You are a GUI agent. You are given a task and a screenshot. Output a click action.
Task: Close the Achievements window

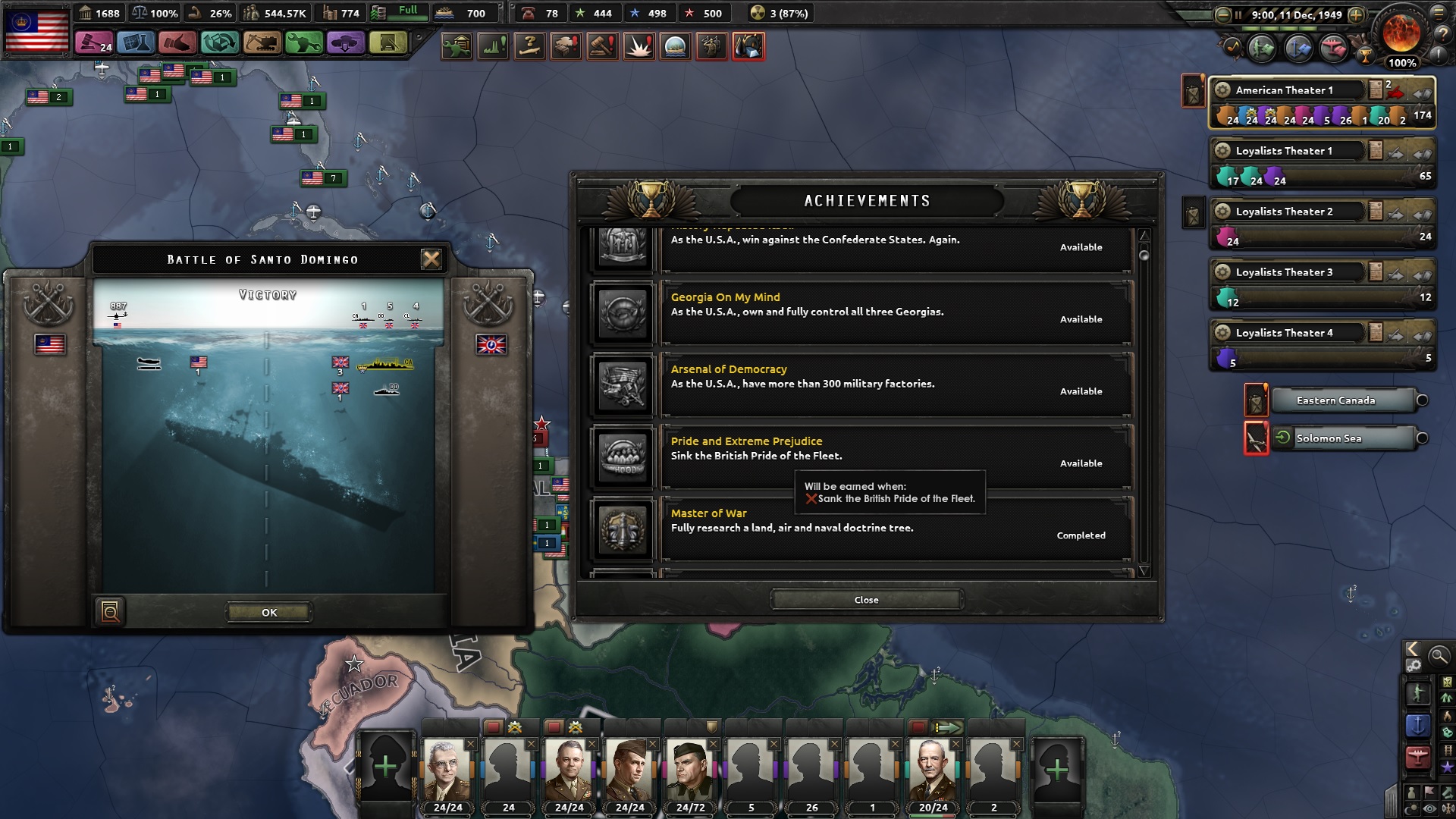pos(865,599)
